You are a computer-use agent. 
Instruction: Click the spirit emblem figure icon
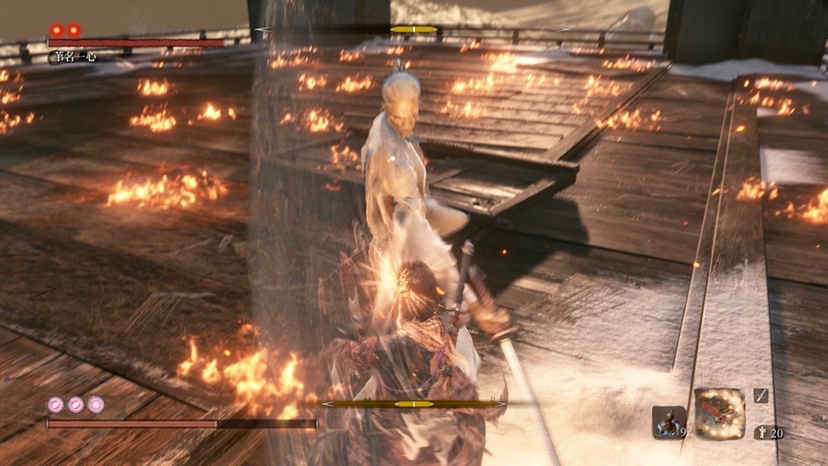(762, 432)
